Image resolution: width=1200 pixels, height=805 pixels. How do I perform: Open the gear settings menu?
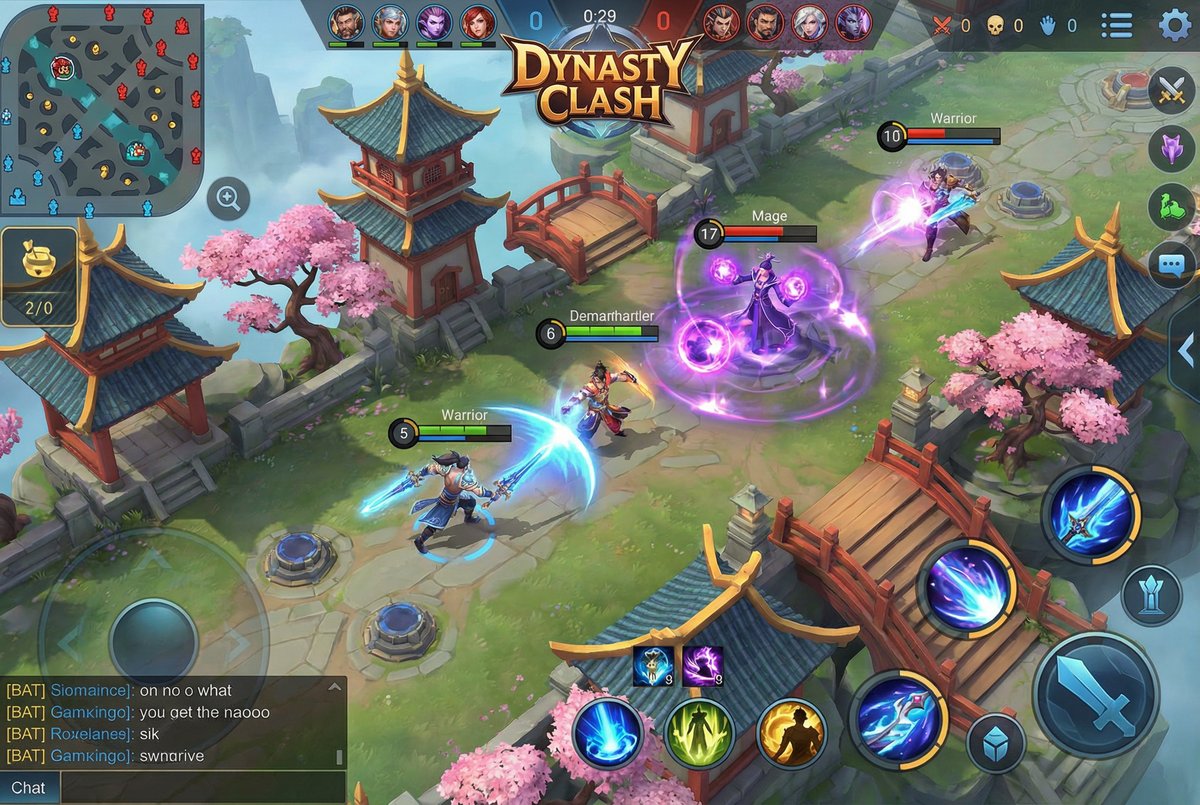(1175, 25)
